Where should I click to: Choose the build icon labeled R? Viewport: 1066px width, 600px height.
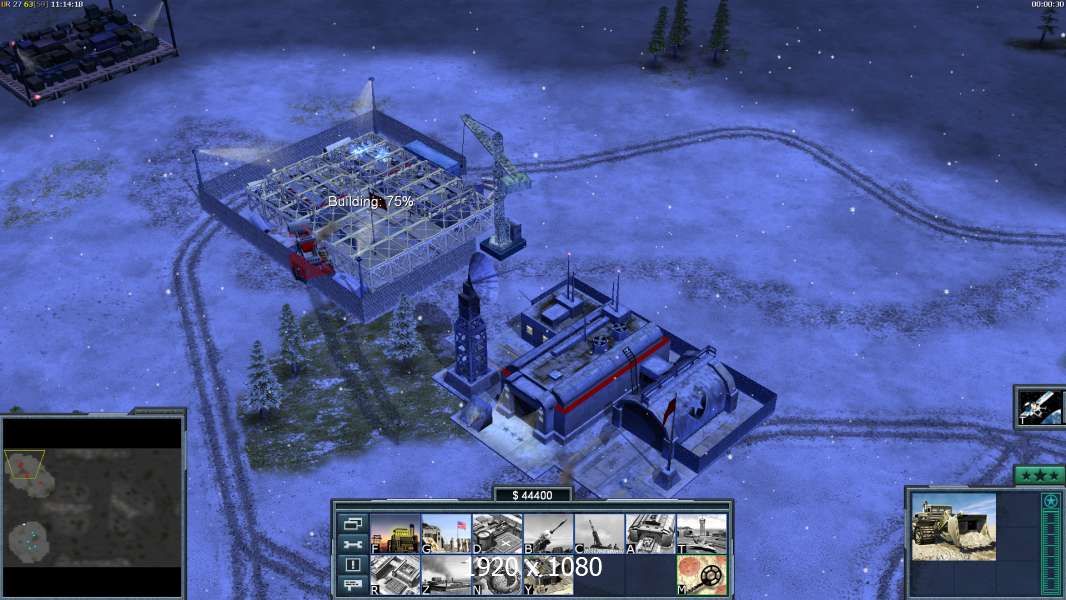point(395,575)
